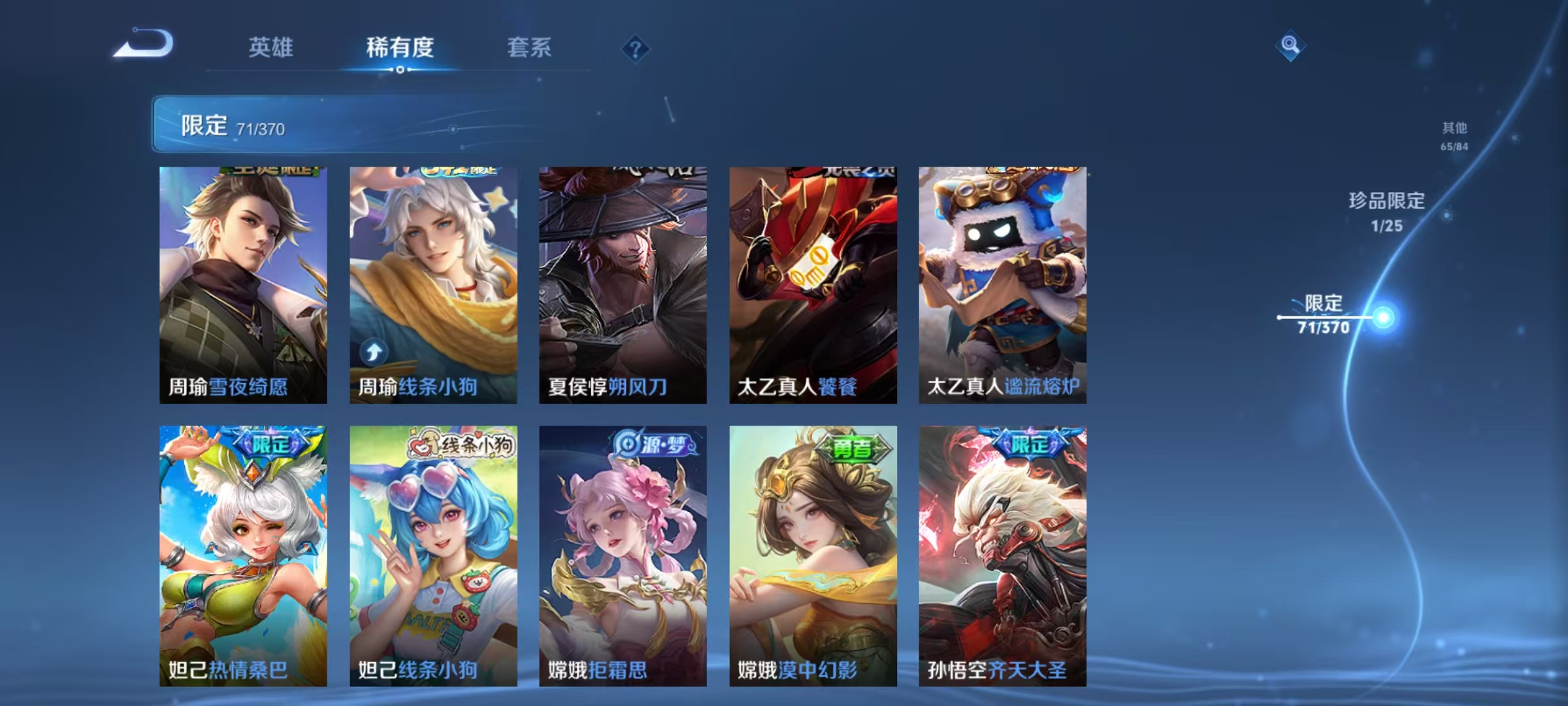Switch to the 套系 tab
Screen dimensions: 1568x706
coord(529,48)
